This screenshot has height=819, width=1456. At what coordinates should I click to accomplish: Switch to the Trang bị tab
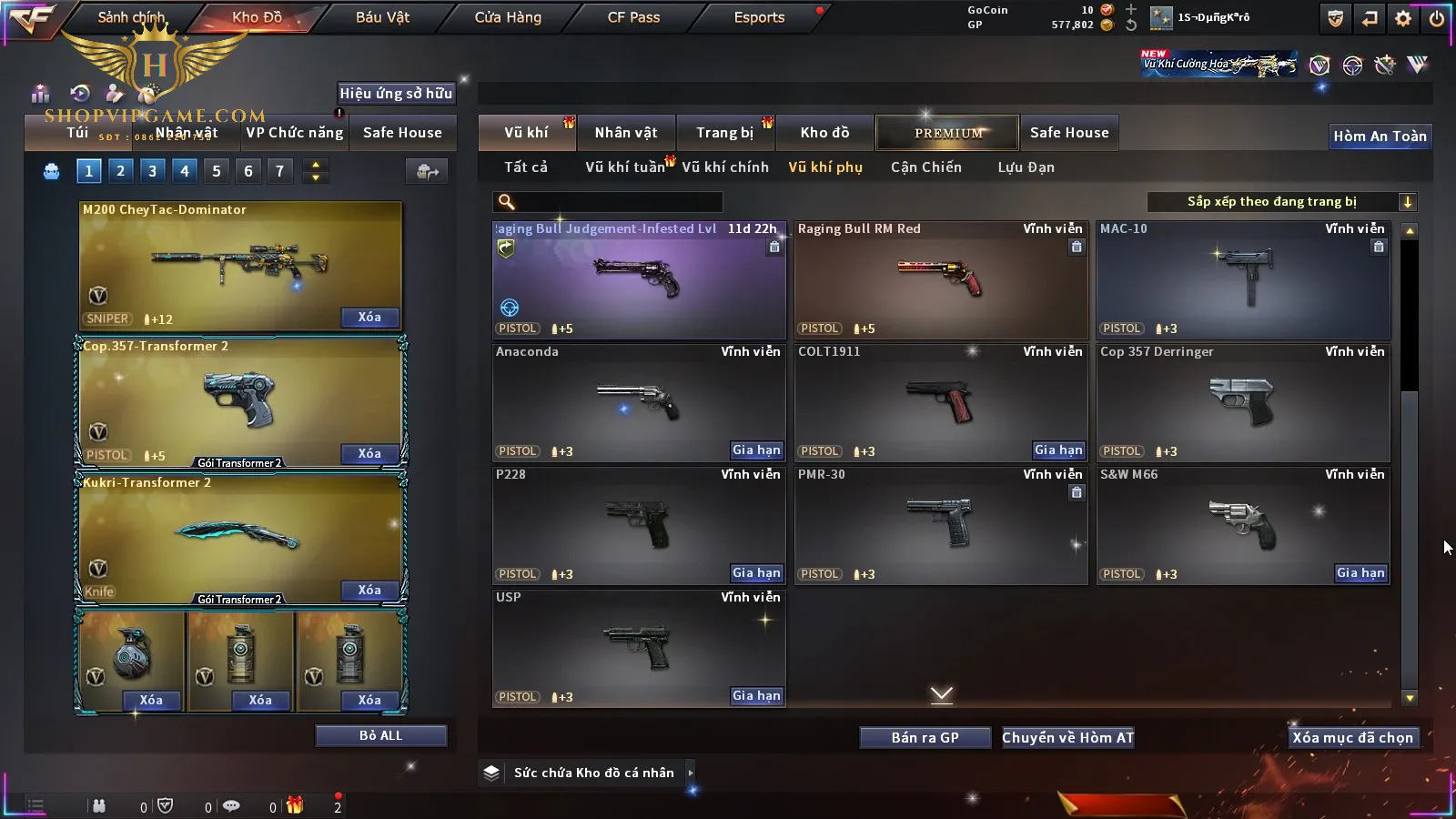pyautogui.click(x=724, y=133)
